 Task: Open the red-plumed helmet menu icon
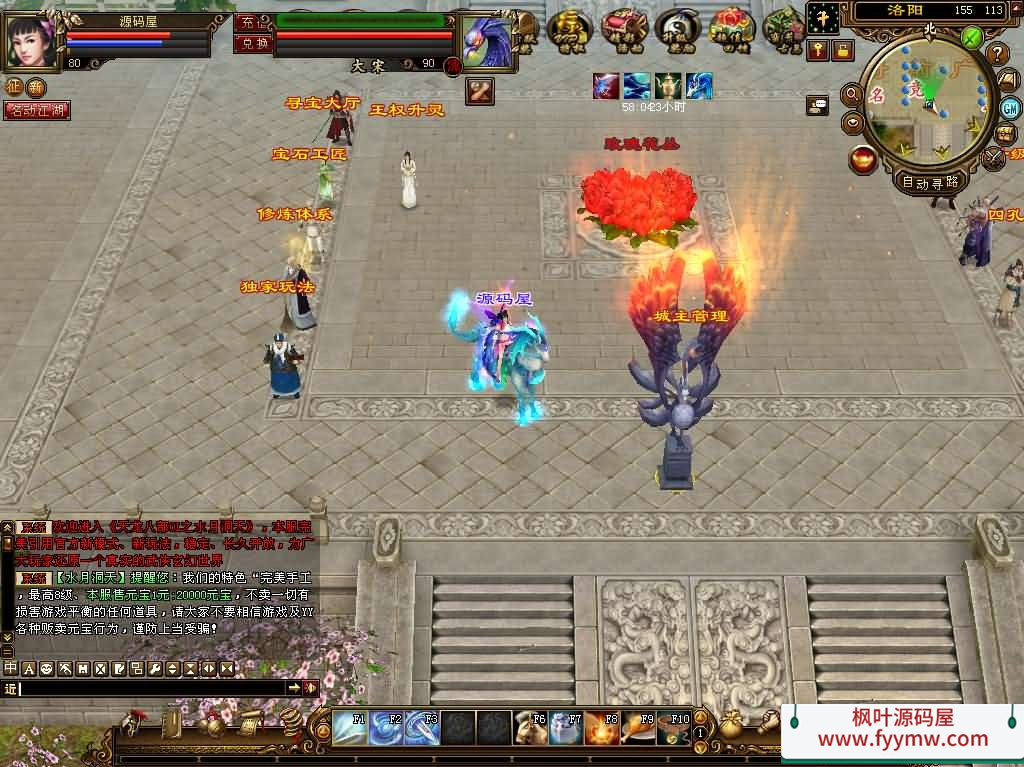[131, 722]
